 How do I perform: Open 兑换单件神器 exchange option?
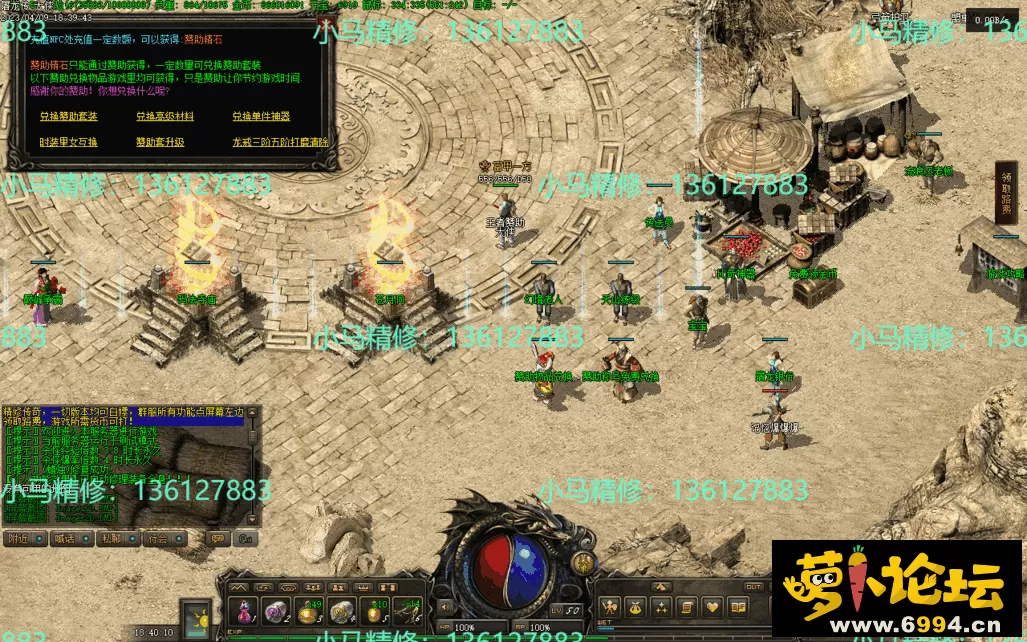261,116
